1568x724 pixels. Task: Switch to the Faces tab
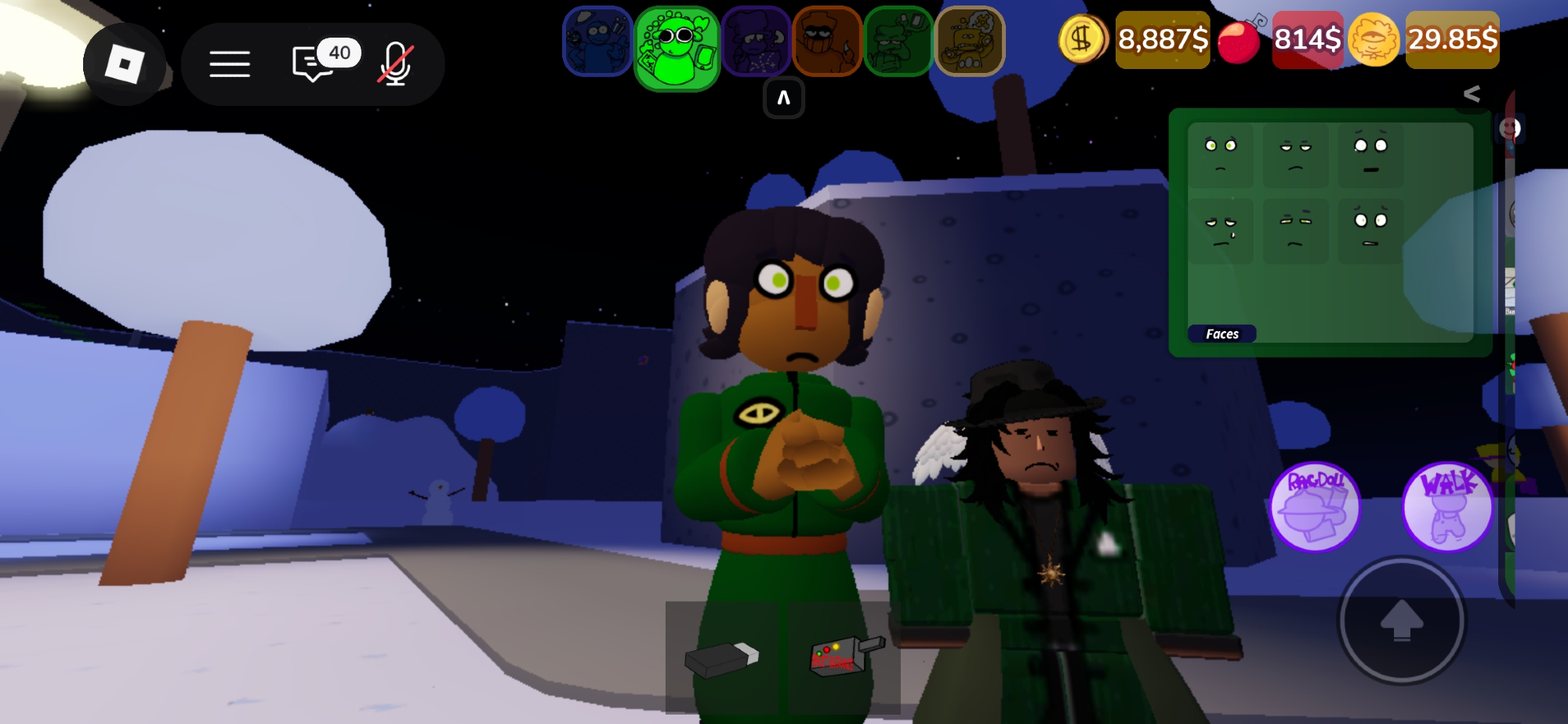(1221, 334)
